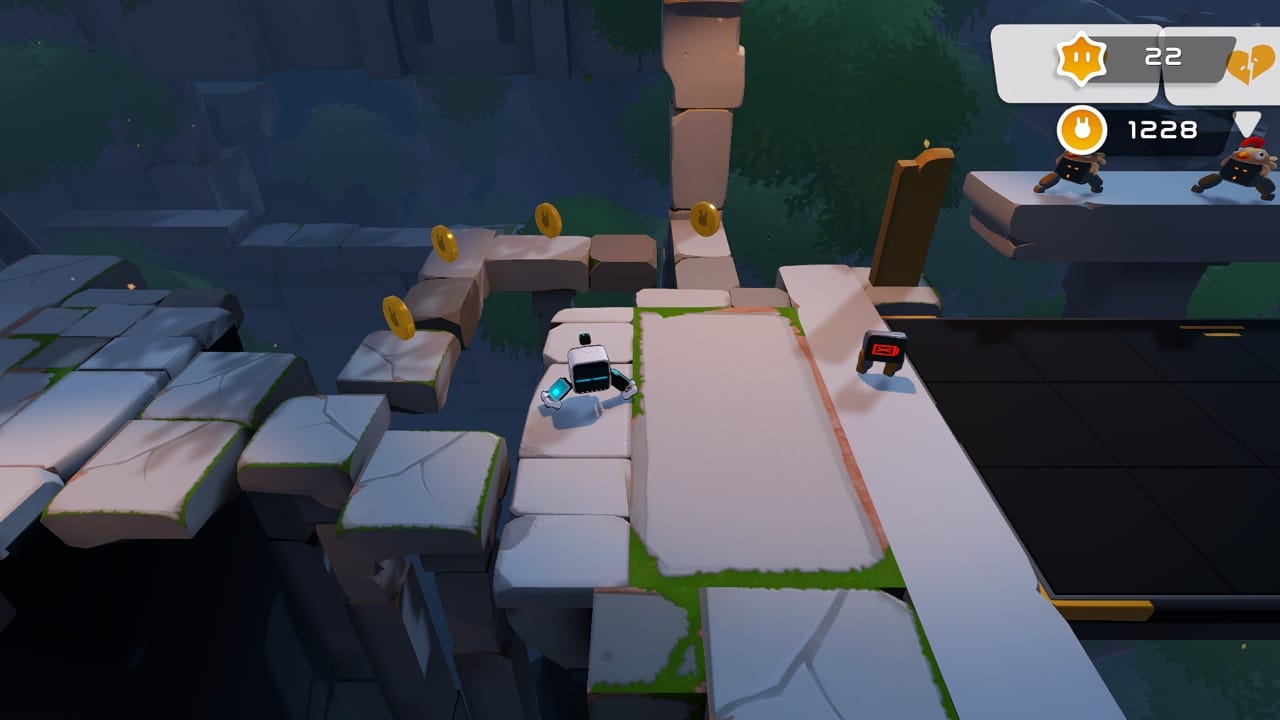Click the round bunny-eared coin icon
The width and height of the screenshot is (1280, 720).
point(1083,128)
